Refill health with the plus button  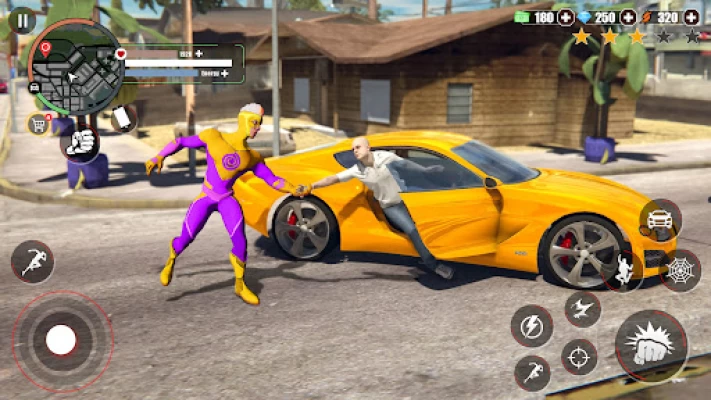pyautogui.click(x=199, y=52)
